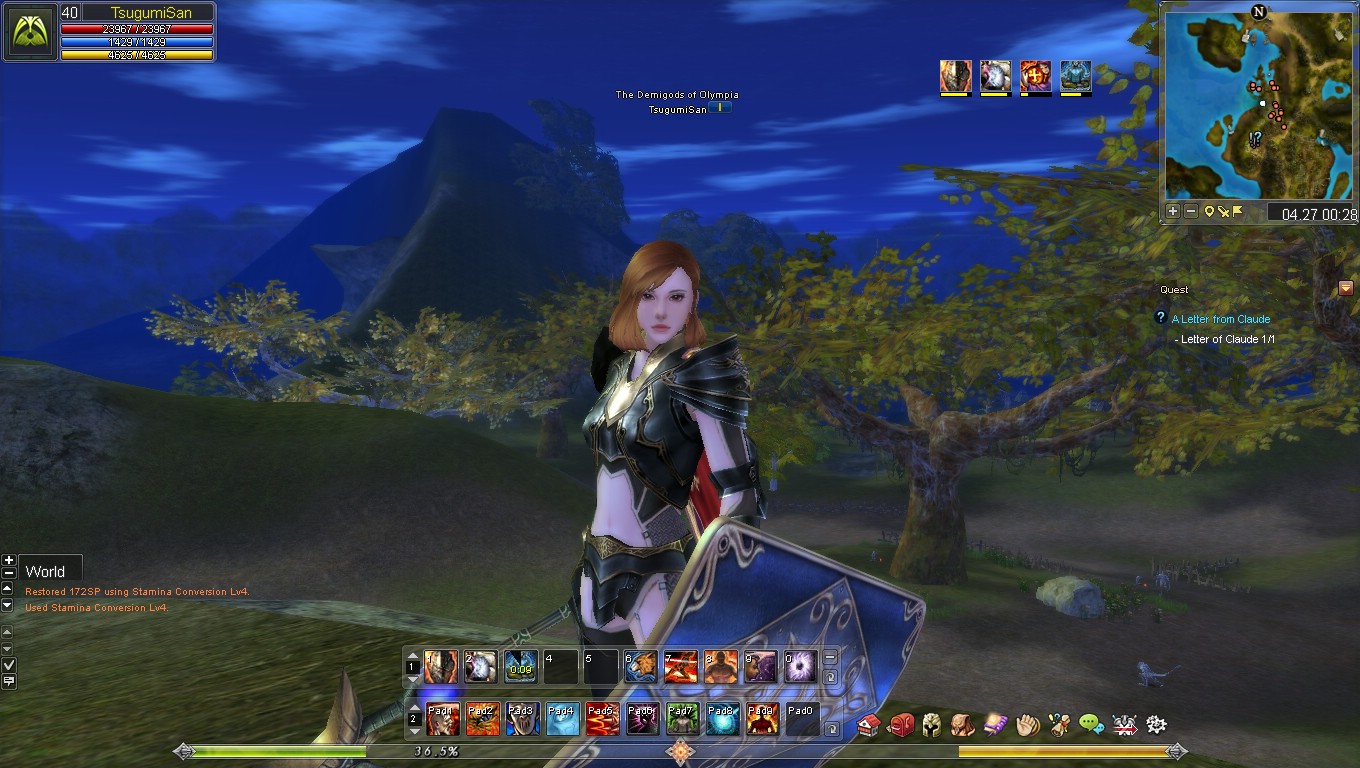This screenshot has height=768, width=1360.
Task: Activate the fiery sword slash skill in slot 7
Action: 681,667
